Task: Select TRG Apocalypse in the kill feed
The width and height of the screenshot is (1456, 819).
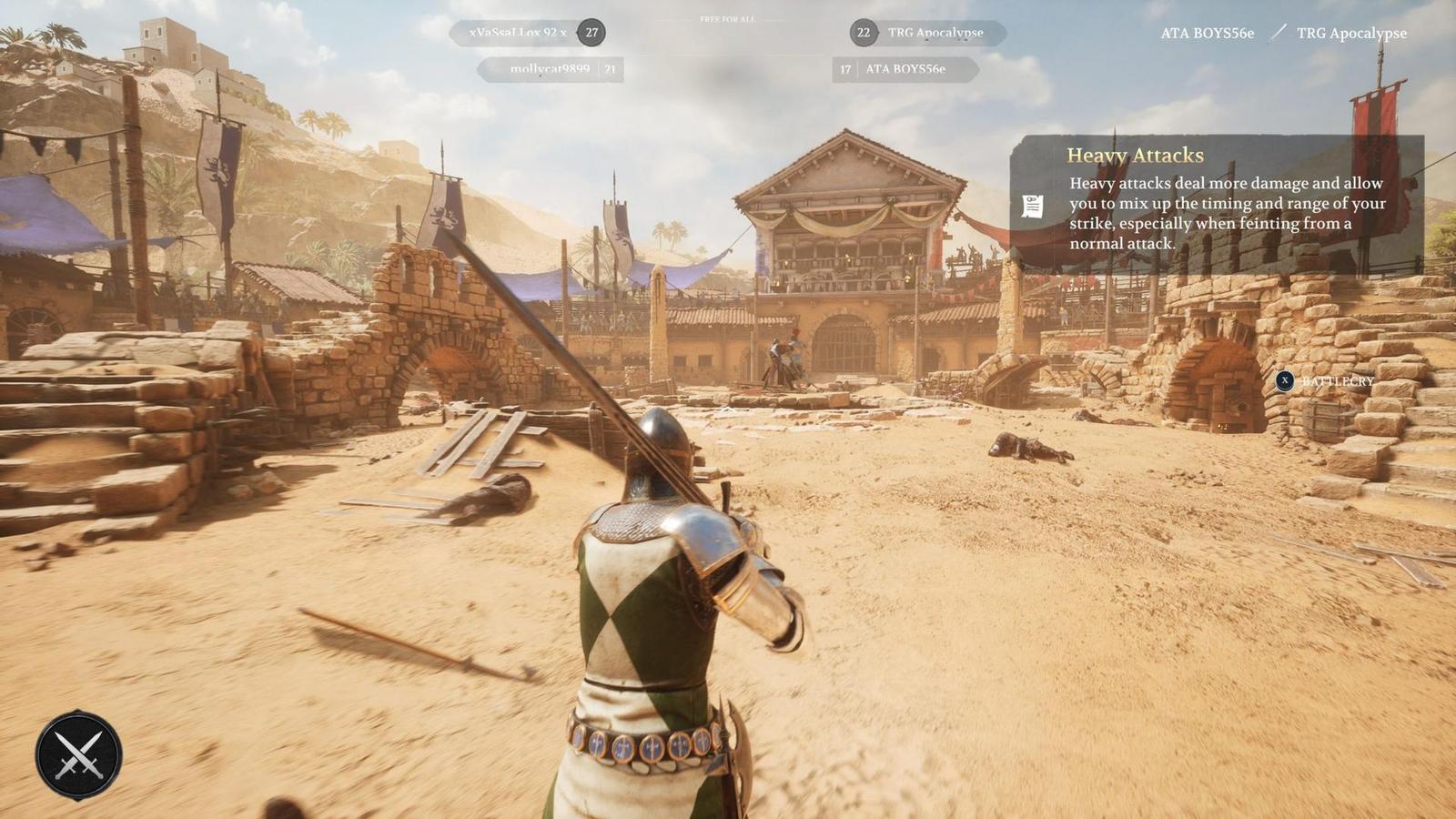Action: point(1353,34)
